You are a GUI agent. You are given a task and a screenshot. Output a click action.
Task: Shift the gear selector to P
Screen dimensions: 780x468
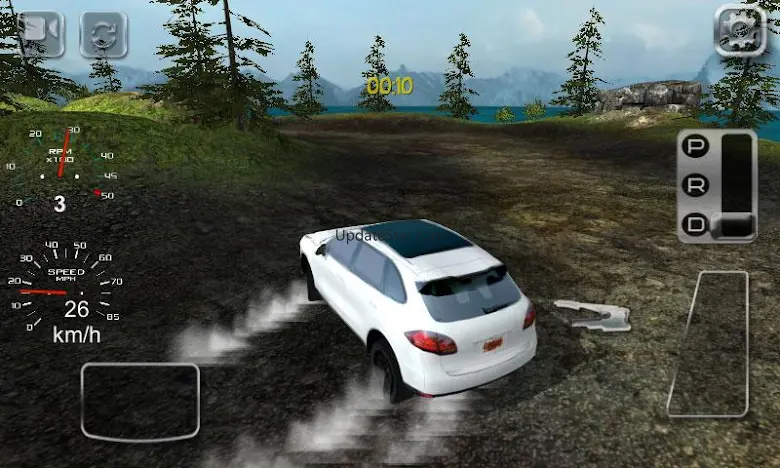coord(694,147)
